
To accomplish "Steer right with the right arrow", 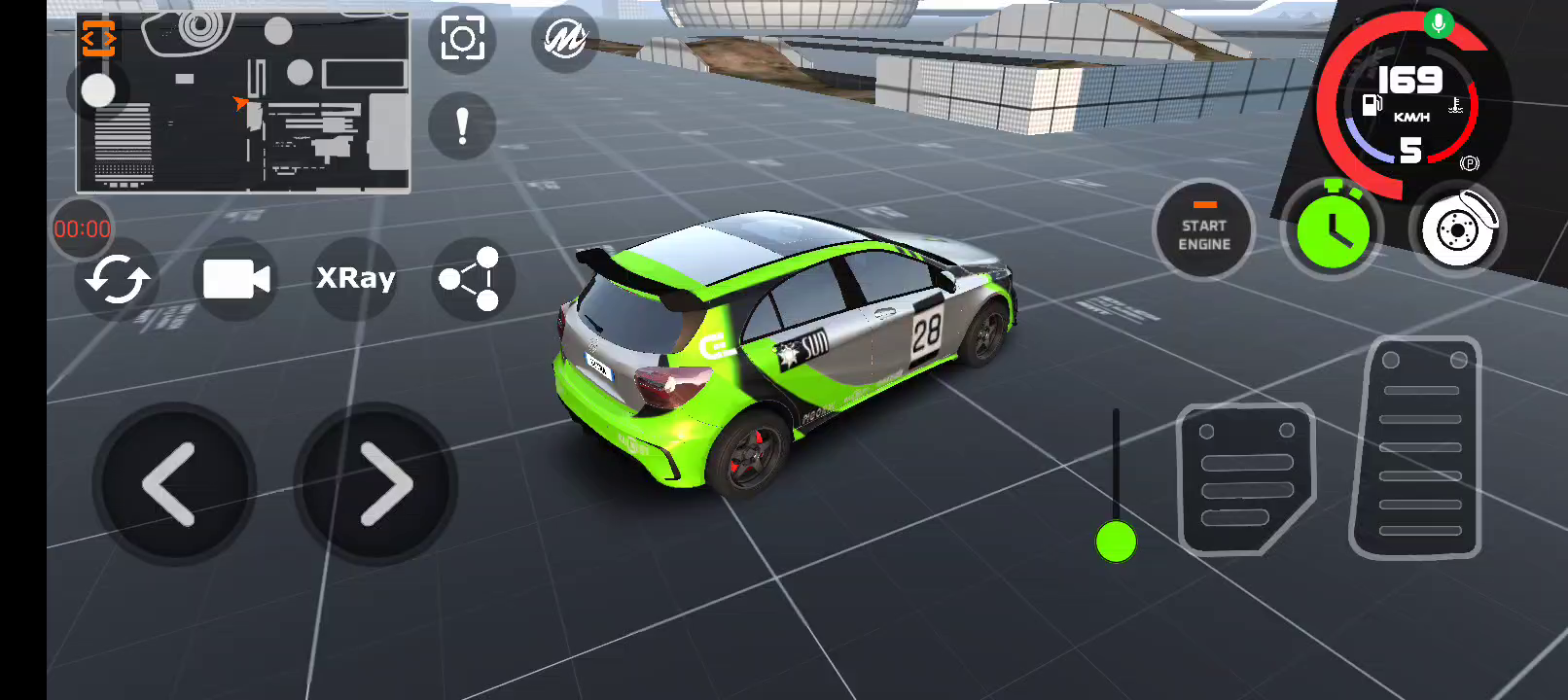I will pyautogui.click(x=376, y=483).
